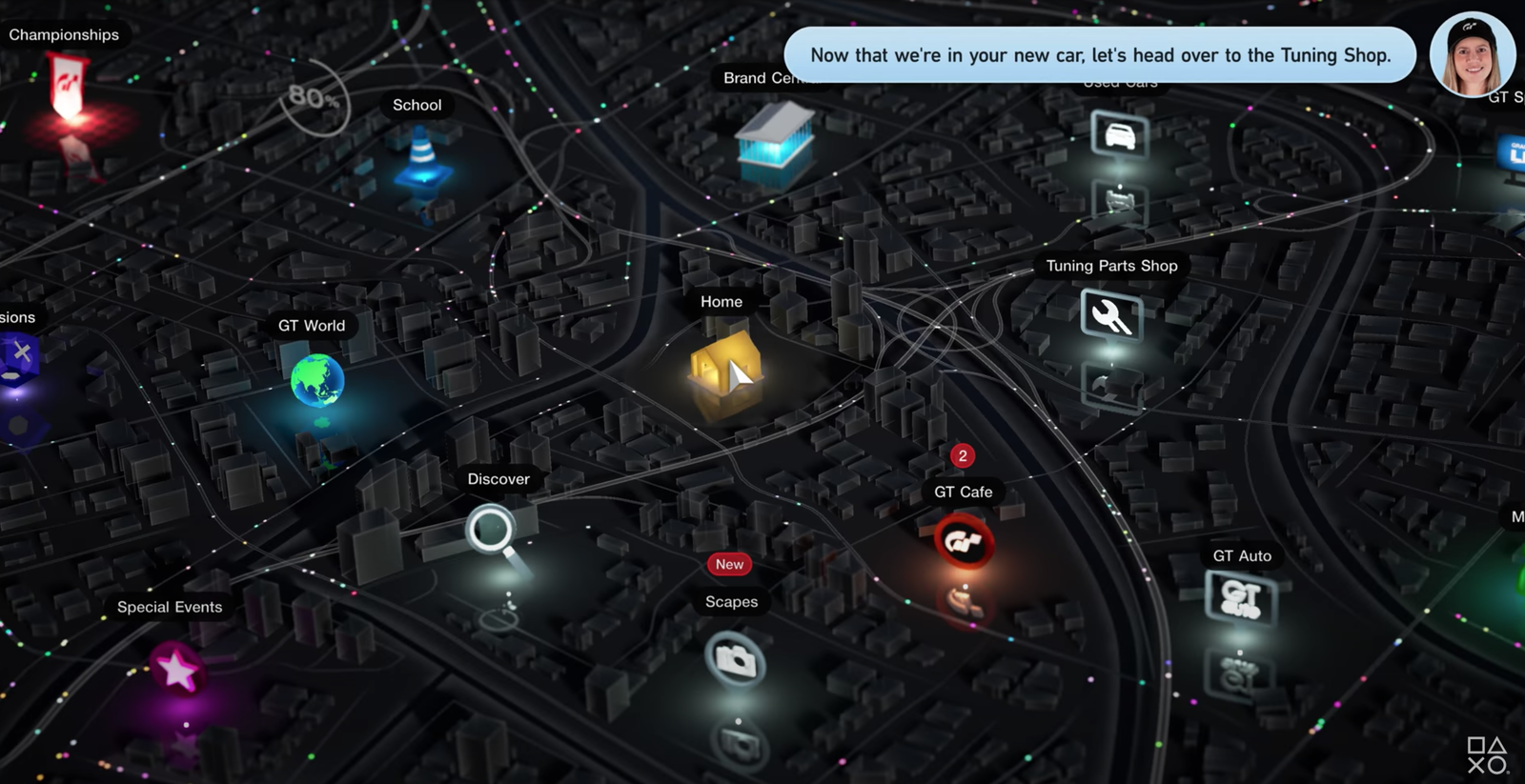Open the Used Cars dealership
1525x784 pixels.
point(1120,134)
